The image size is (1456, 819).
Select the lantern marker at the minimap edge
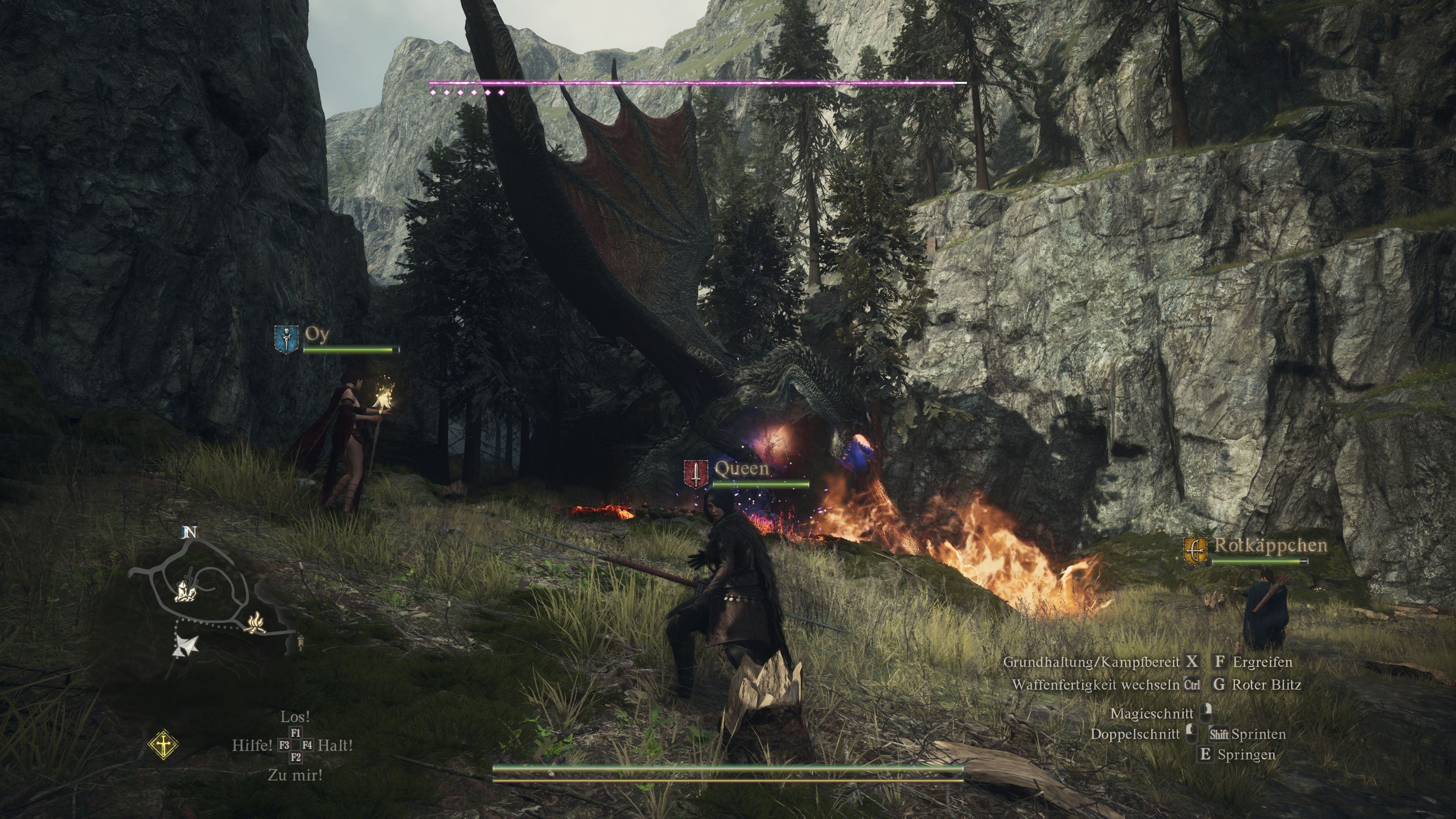[301, 642]
